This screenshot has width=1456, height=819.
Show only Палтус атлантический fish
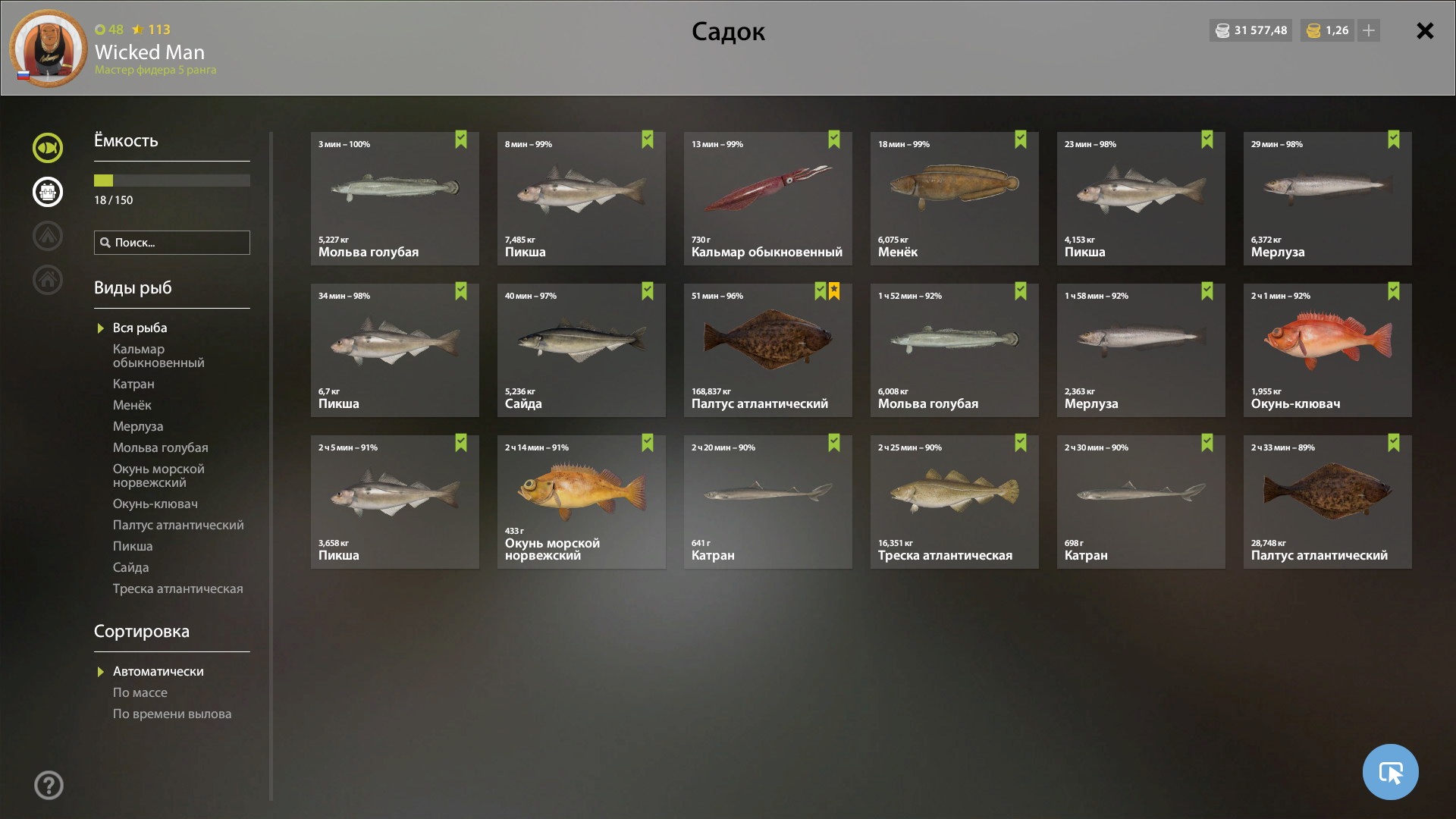tap(178, 525)
